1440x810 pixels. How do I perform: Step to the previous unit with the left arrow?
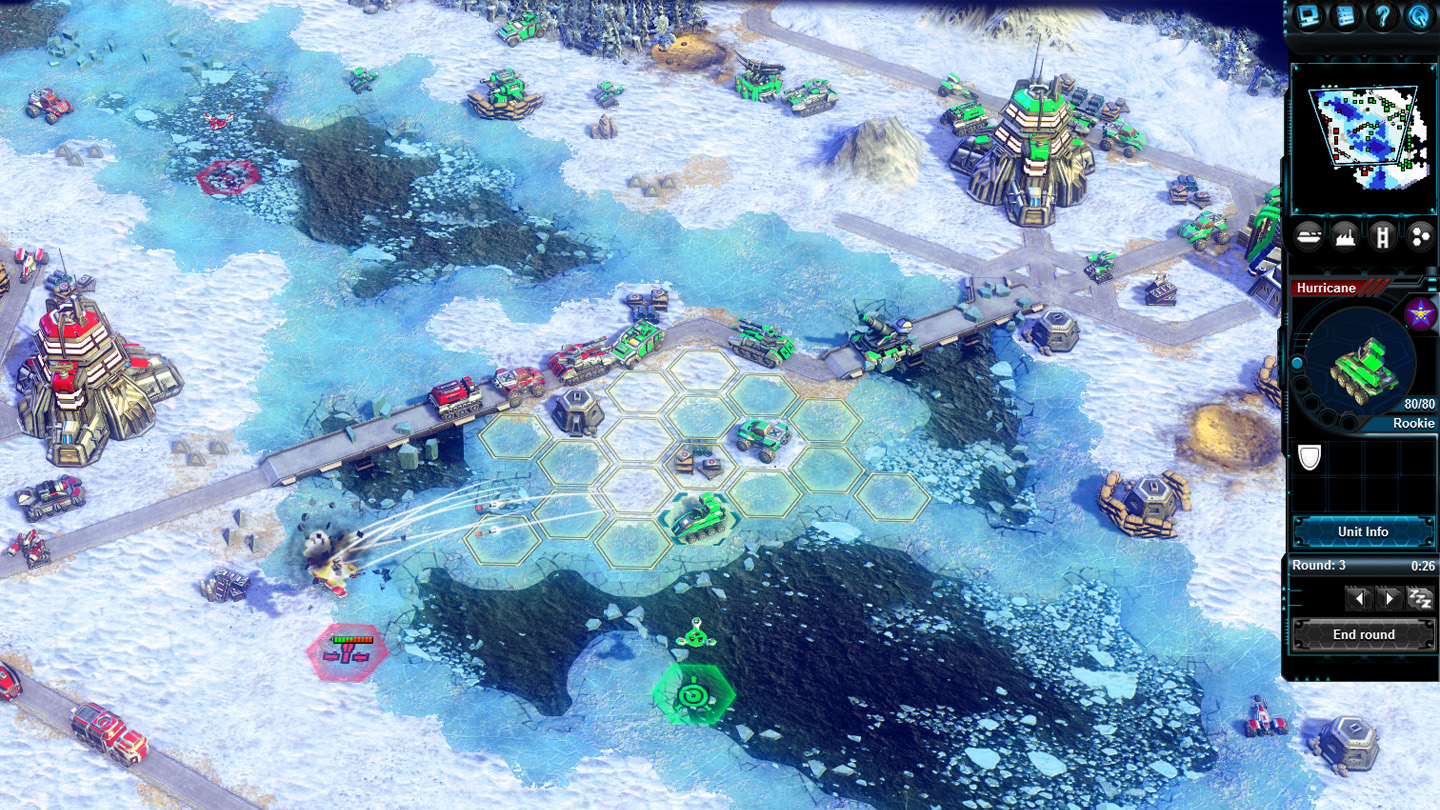pyautogui.click(x=1359, y=597)
